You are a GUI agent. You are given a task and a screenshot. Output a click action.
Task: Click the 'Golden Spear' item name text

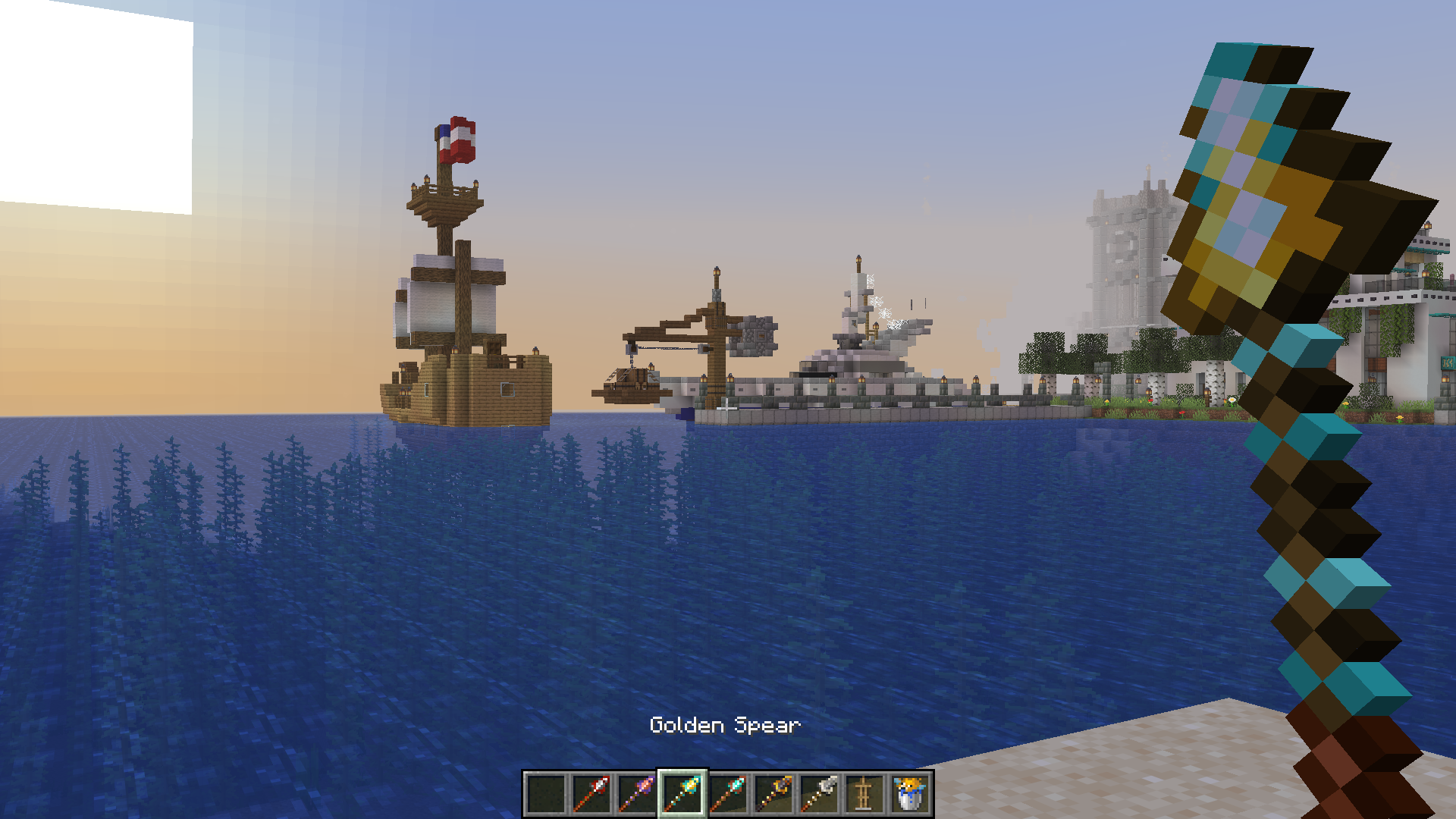pyautogui.click(x=725, y=726)
